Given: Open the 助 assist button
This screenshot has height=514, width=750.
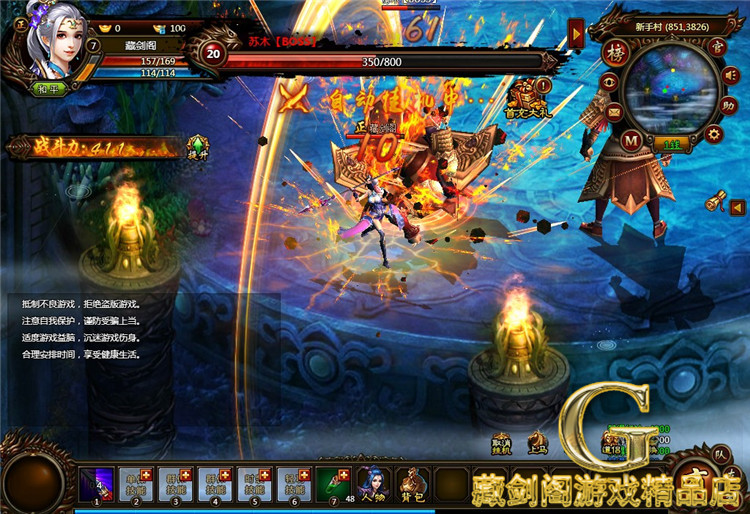Looking at the screenshot, I should pos(730,103).
